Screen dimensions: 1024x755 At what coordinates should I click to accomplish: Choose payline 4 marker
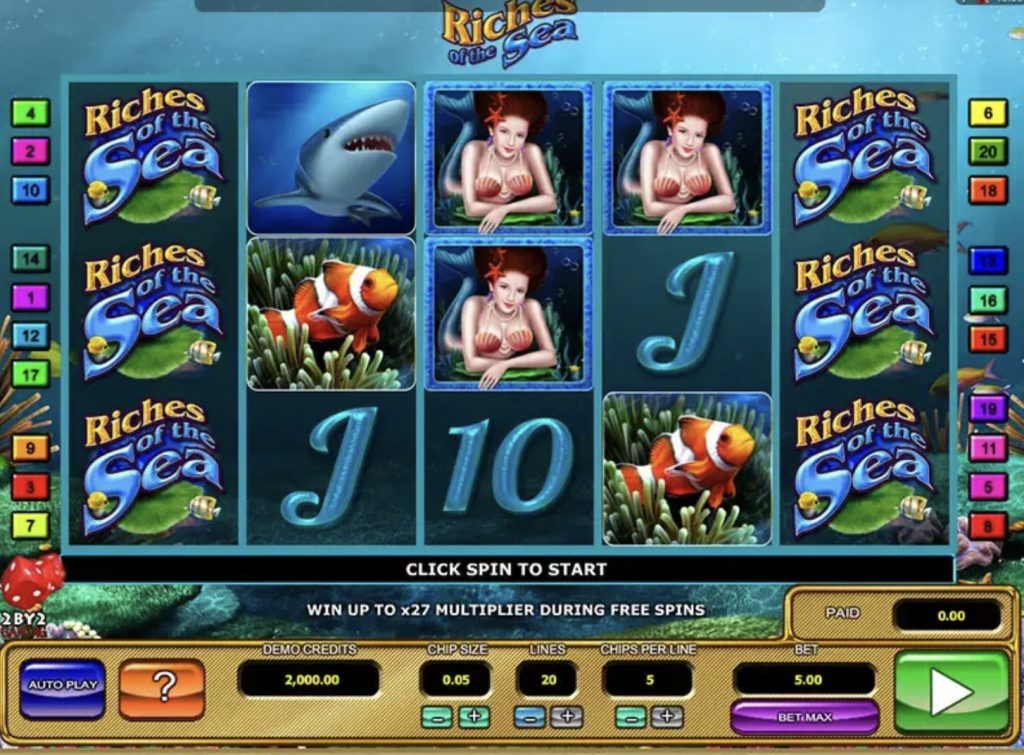(x=30, y=113)
